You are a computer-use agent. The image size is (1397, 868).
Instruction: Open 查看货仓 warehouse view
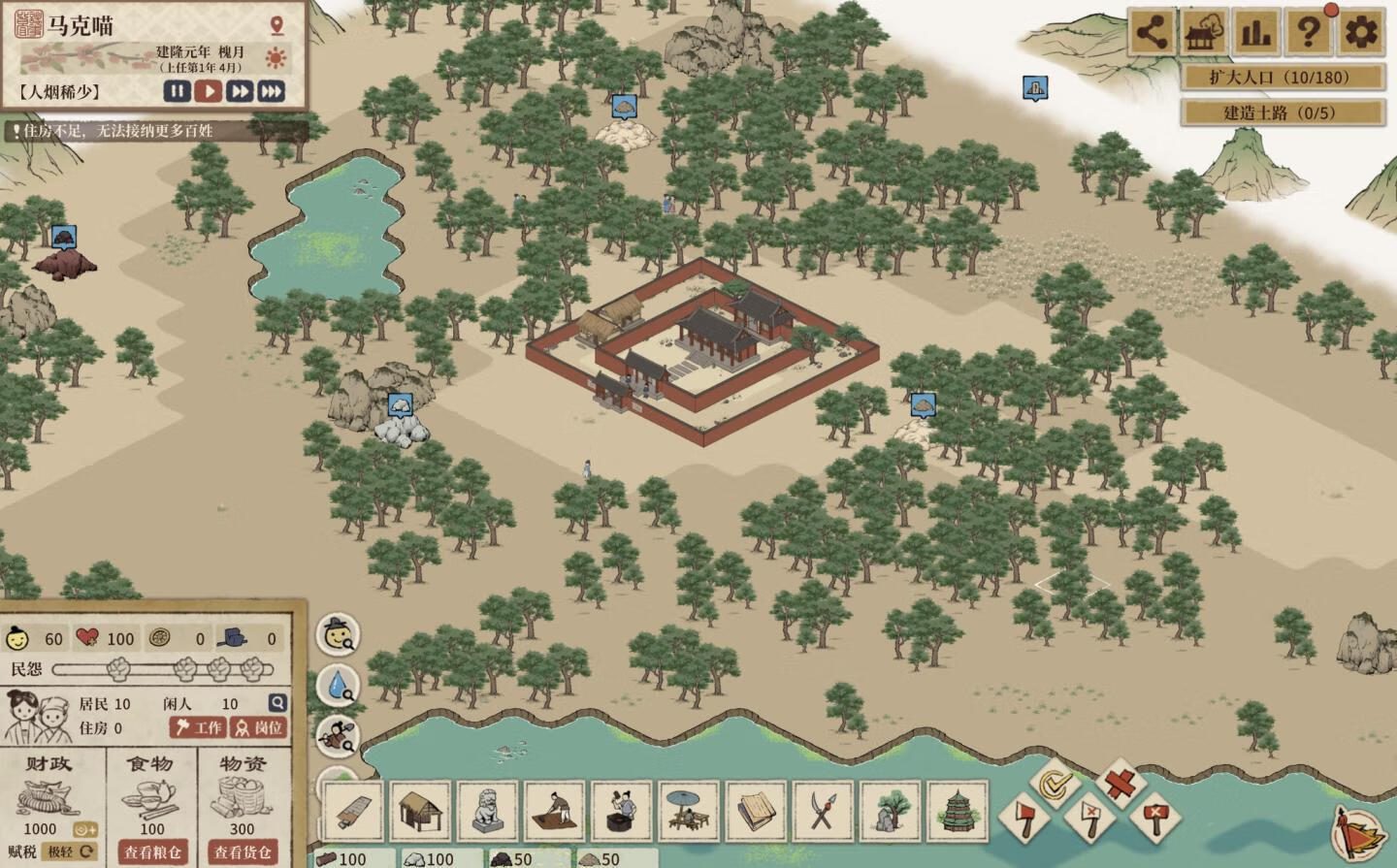(243, 852)
